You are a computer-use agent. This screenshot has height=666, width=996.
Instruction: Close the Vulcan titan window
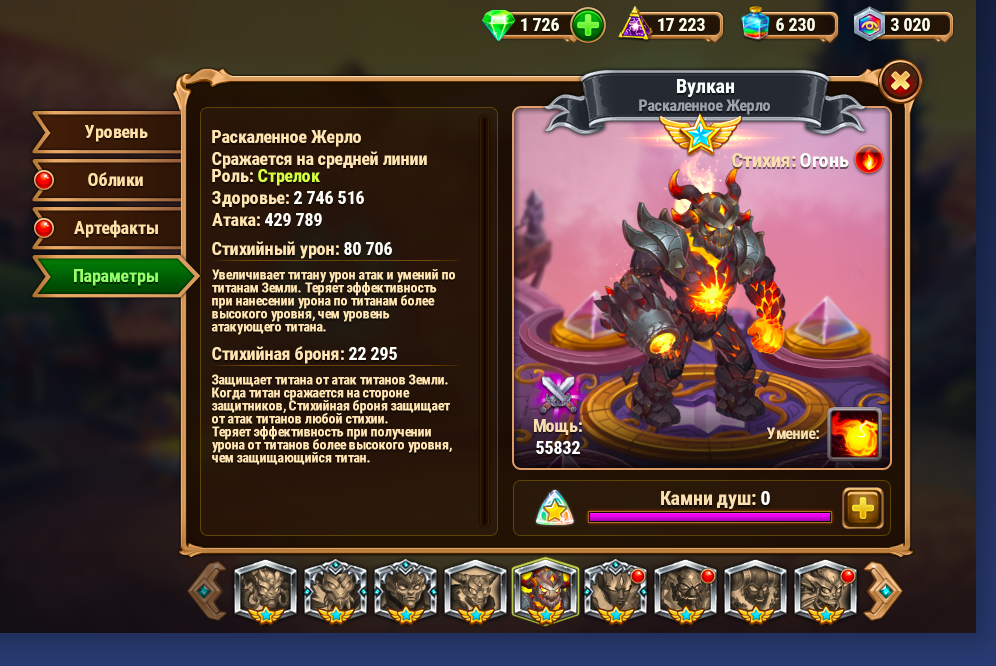point(900,81)
